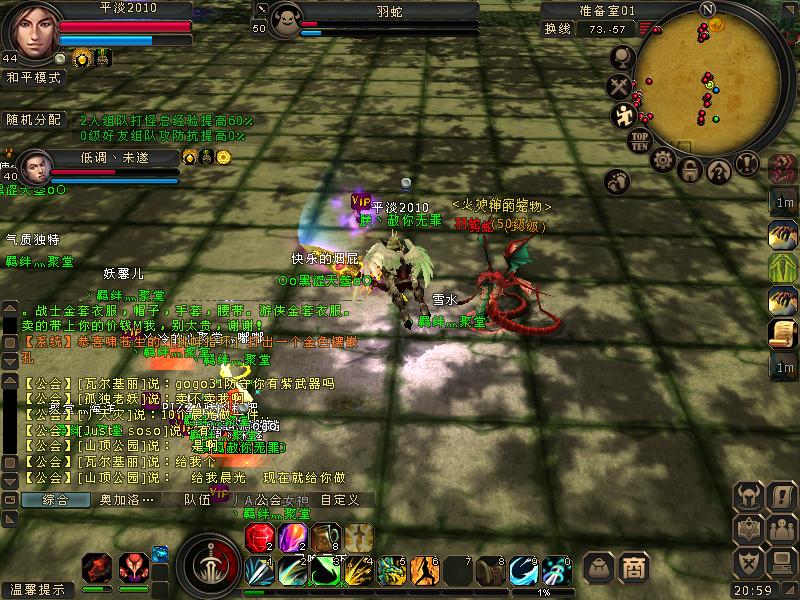Click the crossed swords icon by minimap
The image size is (800, 600).
(621, 87)
